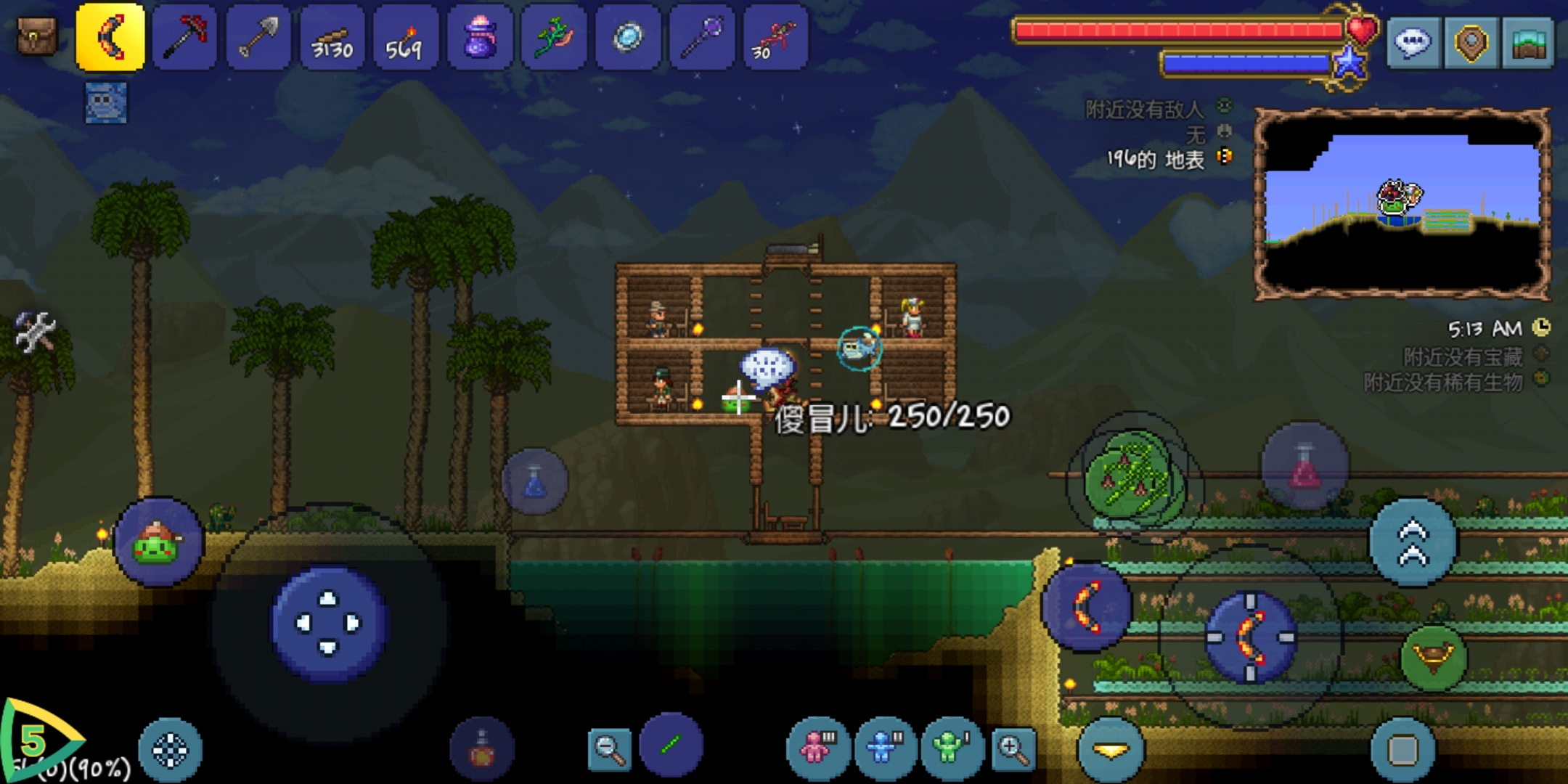Image resolution: width=1568 pixels, height=784 pixels.
Task: Open the minimap
Action: click(x=1528, y=42)
